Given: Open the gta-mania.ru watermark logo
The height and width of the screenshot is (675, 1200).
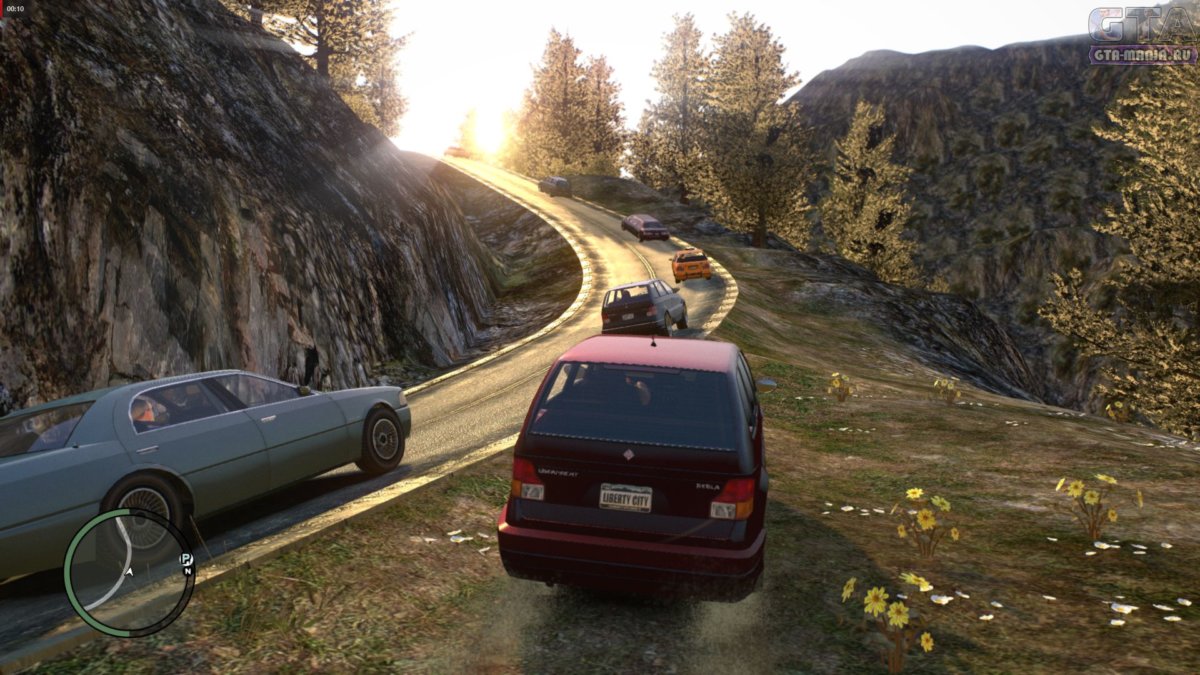Looking at the screenshot, I should [1142, 36].
